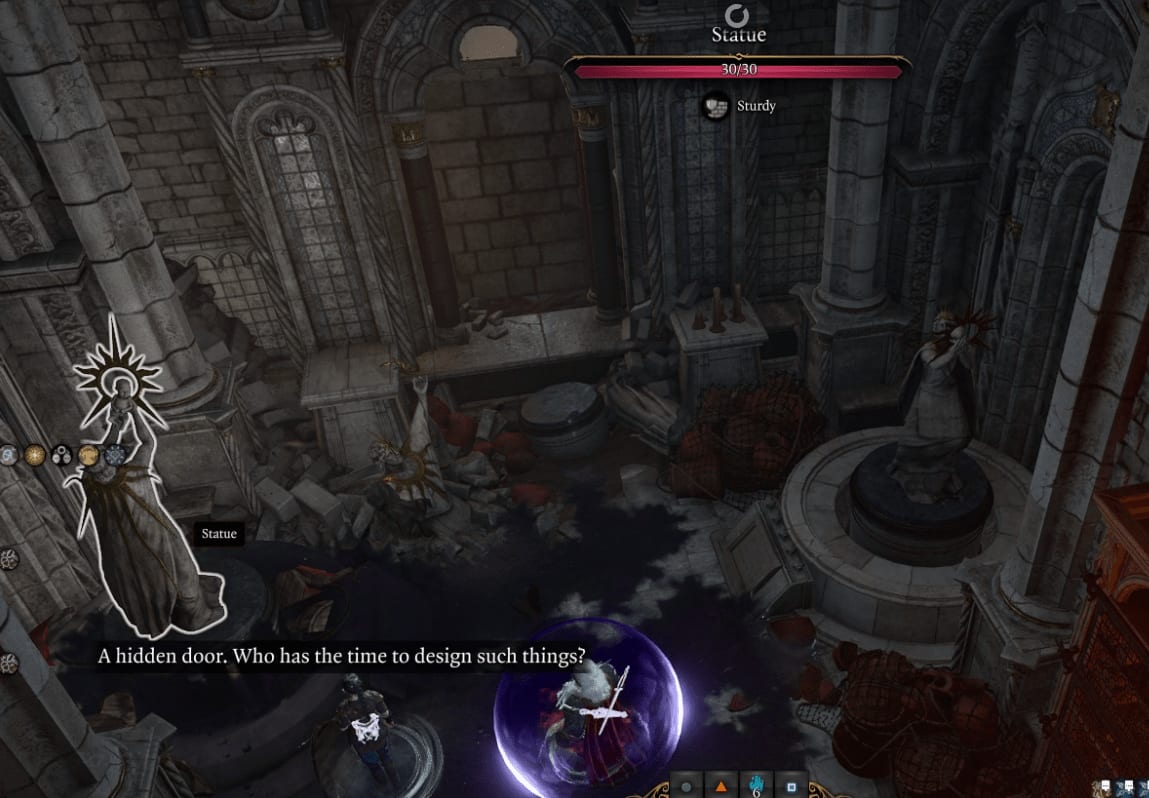Select the blue square resource icon
This screenshot has width=1149, height=798.
coord(791,787)
